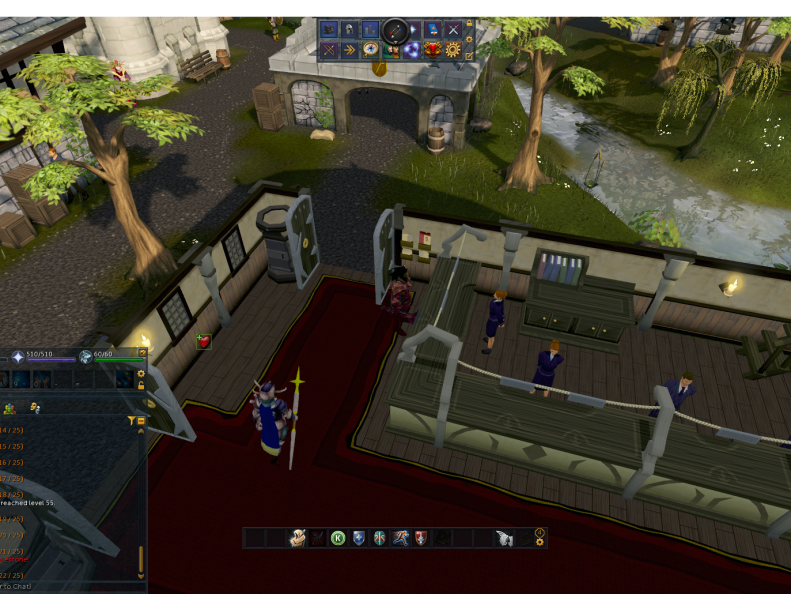This screenshot has width=791, height=594.
Task: Open the golden gear settings tile
Action: (454, 49)
